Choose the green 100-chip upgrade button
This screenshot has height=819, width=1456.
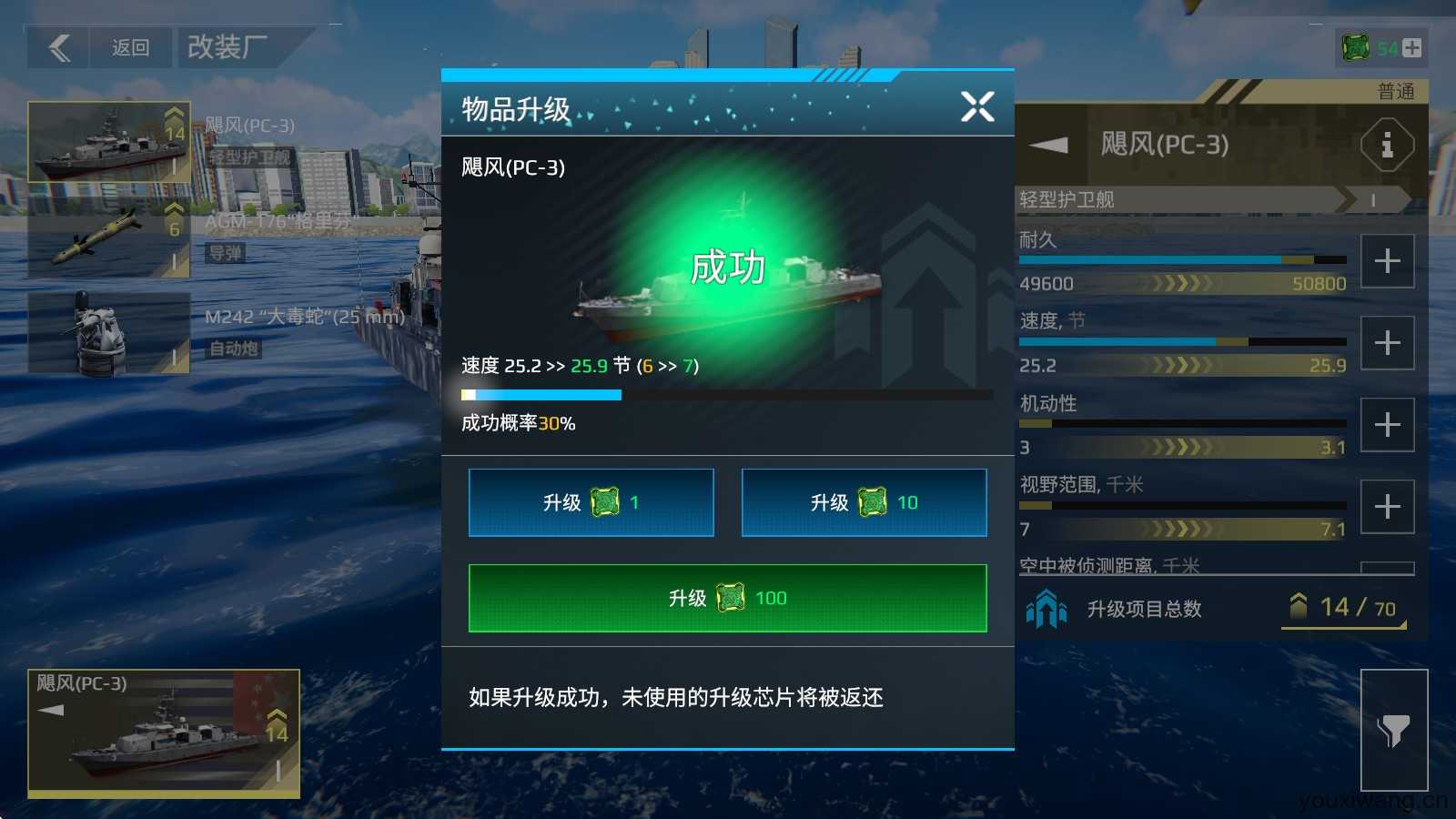click(x=727, y=598)
